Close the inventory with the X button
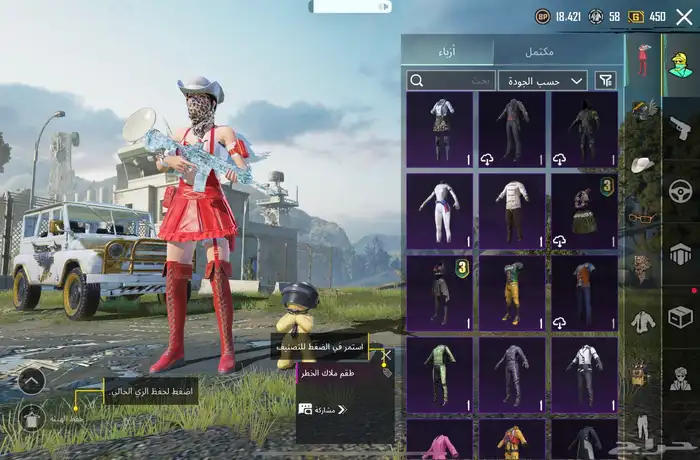 point(684,16)
